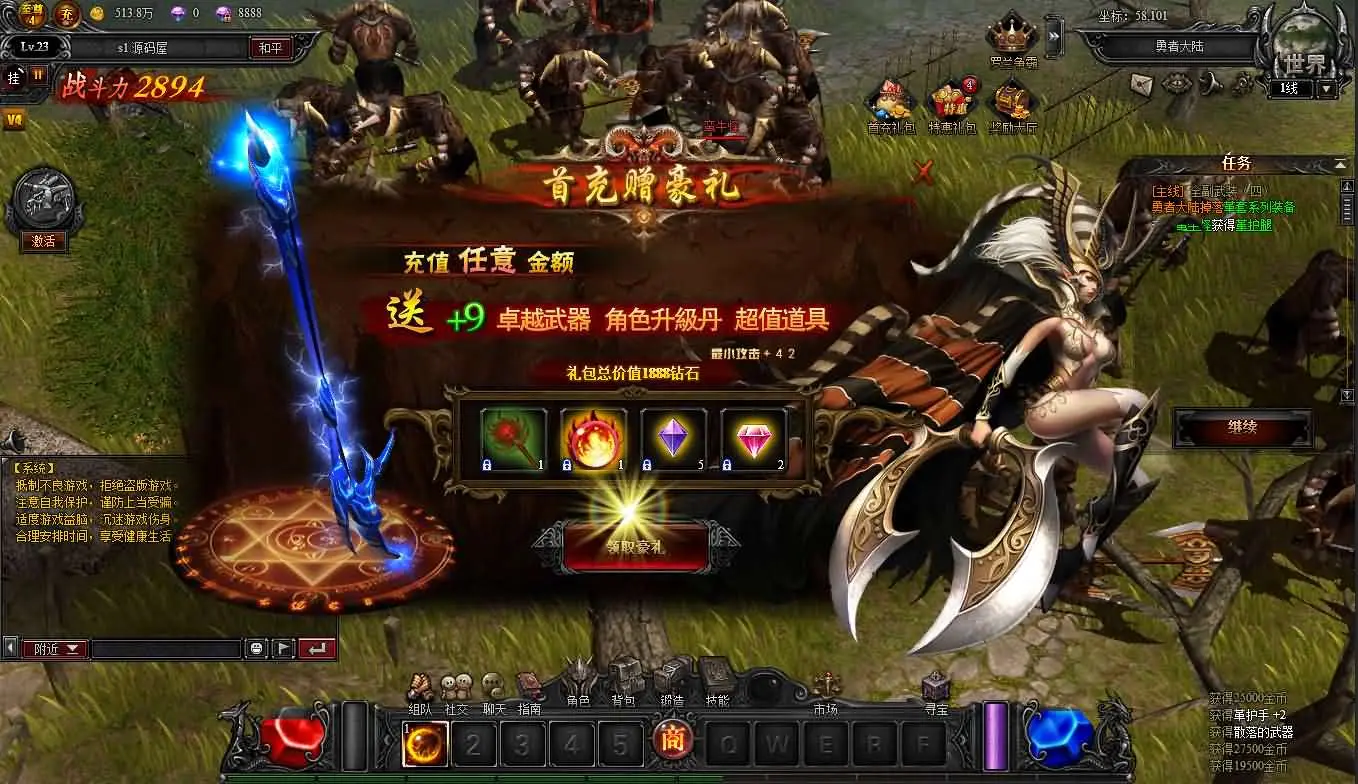Viewport: 1358px width, 784px height.
Task: Open the 附近 chat channel dropdown
Action: pyautogui.click(x=55, y=648)
